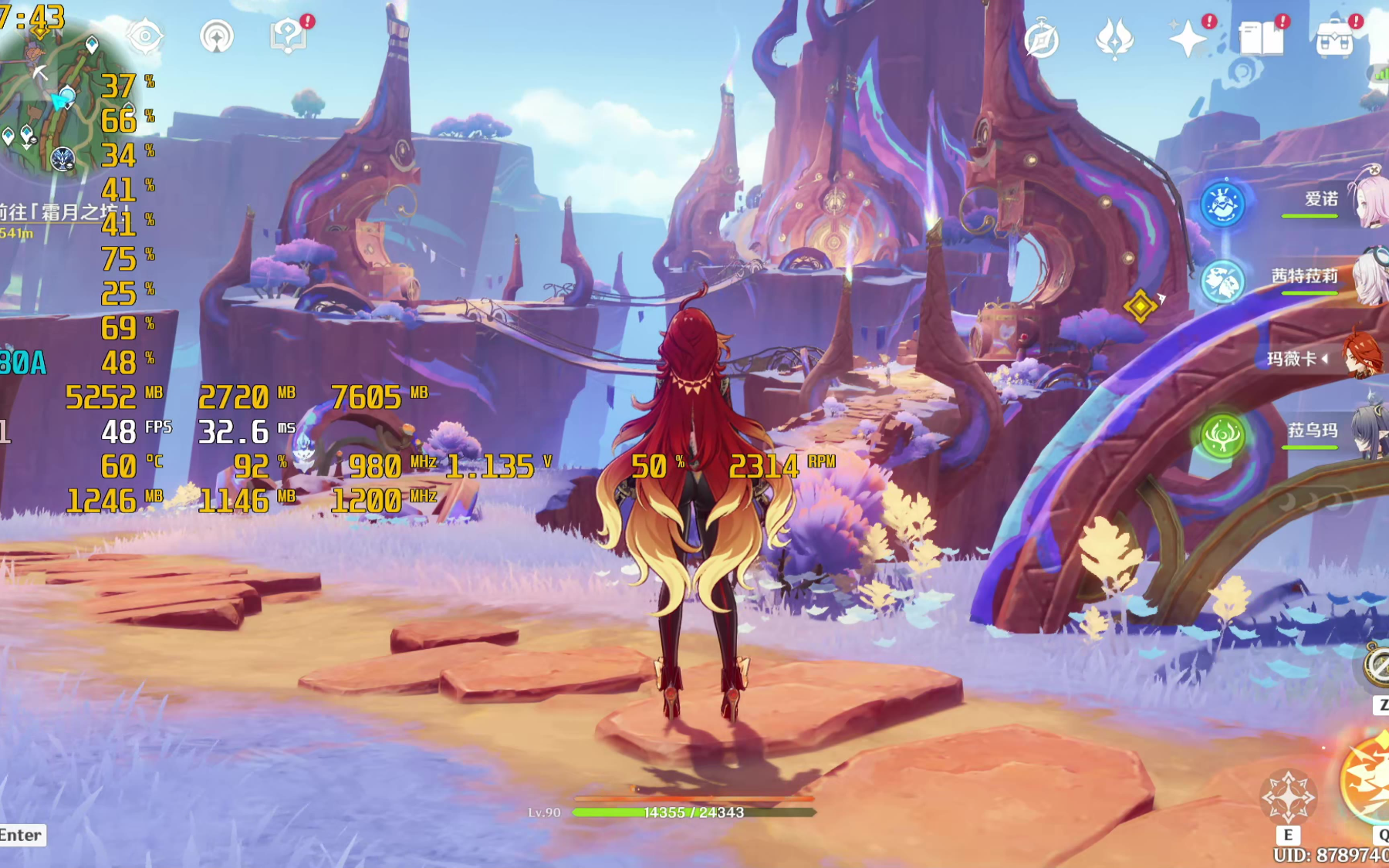Open the chat box labeled Enter

[22, 835]
